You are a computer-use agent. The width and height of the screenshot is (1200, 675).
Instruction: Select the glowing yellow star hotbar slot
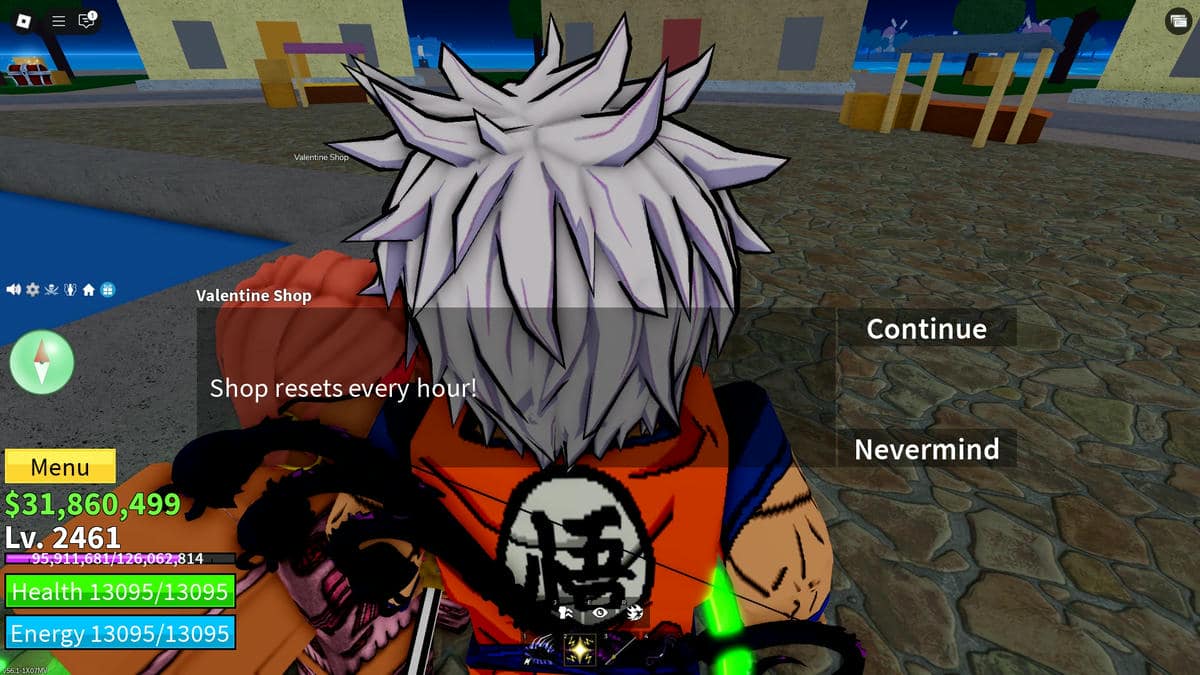[x=580, y=651]
